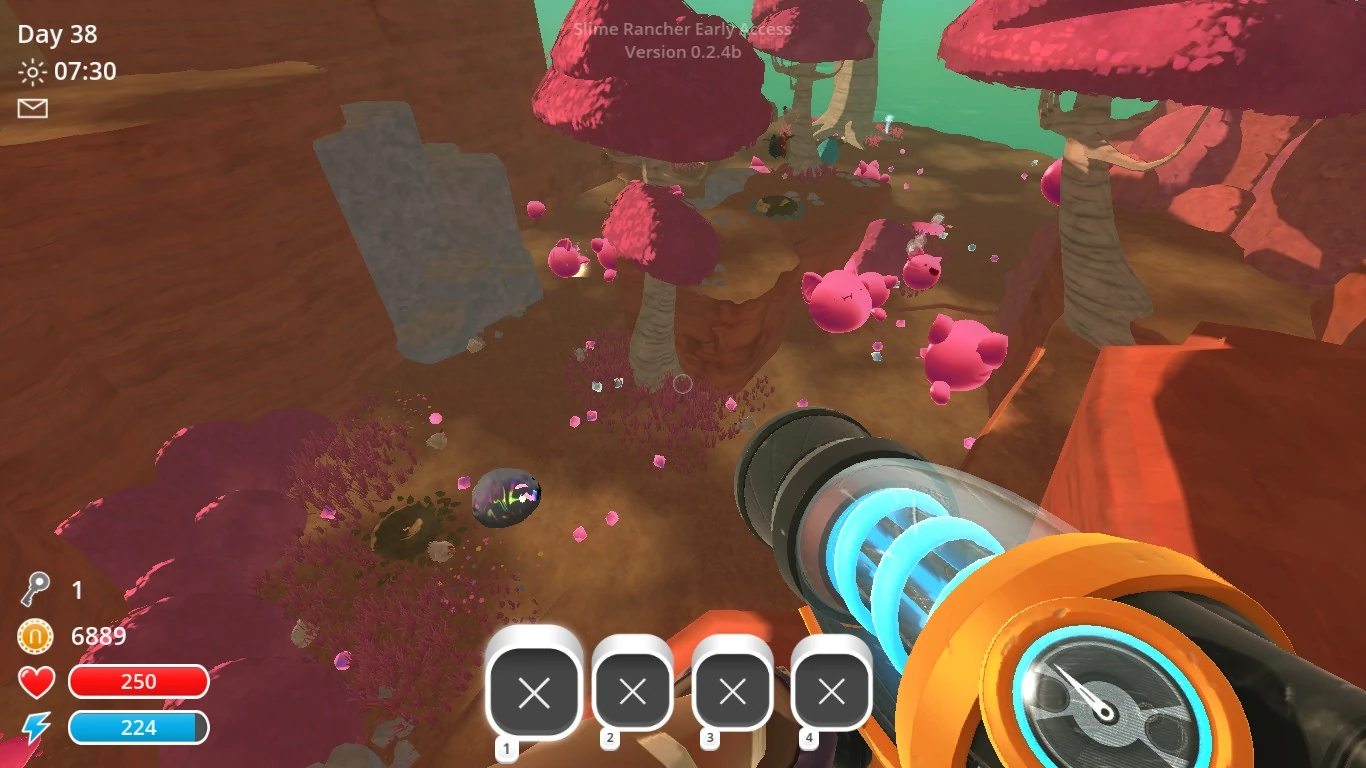Click the red health bar showing 250

(138, 681)
